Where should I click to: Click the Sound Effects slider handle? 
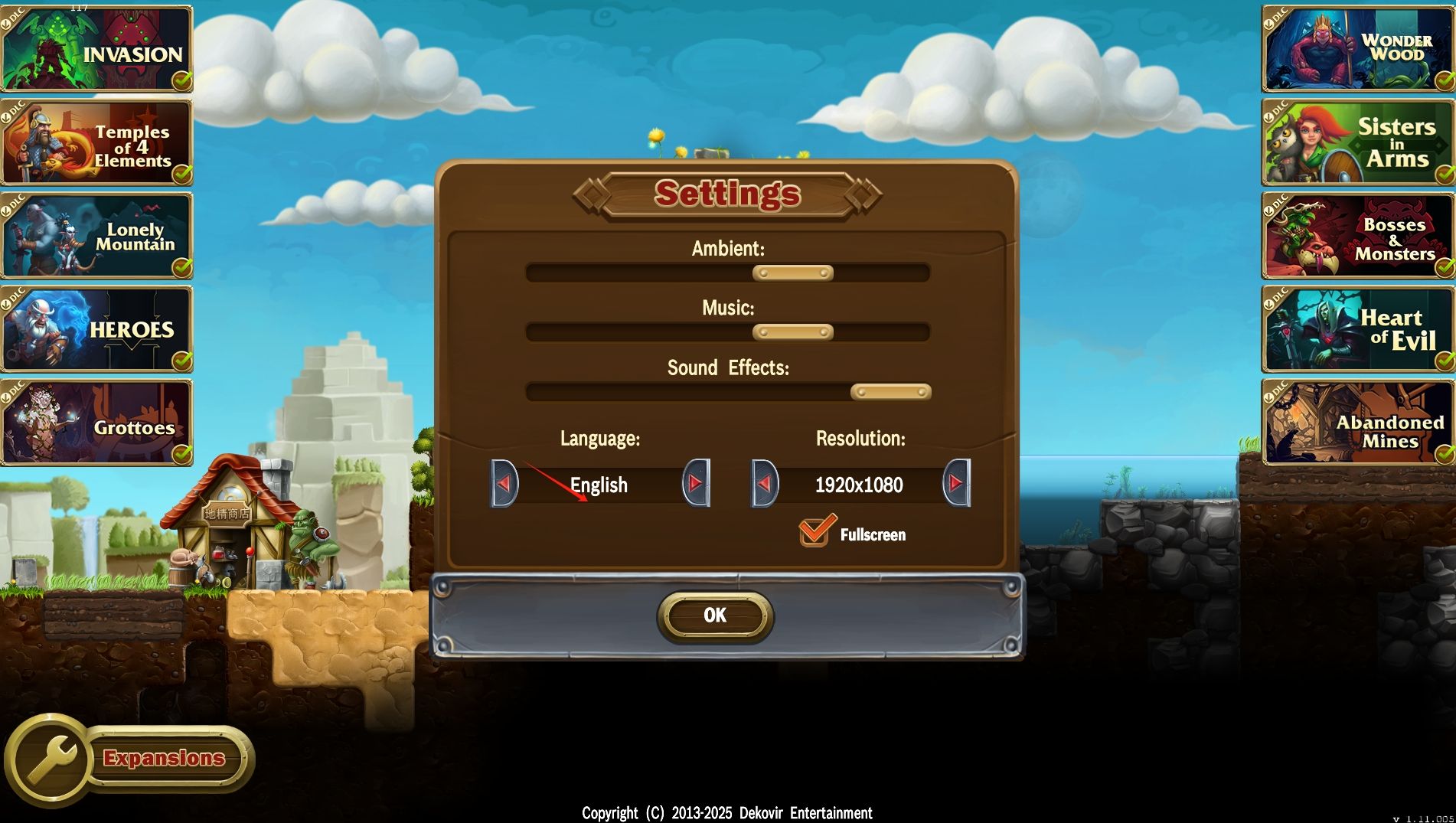pos(890,392)
